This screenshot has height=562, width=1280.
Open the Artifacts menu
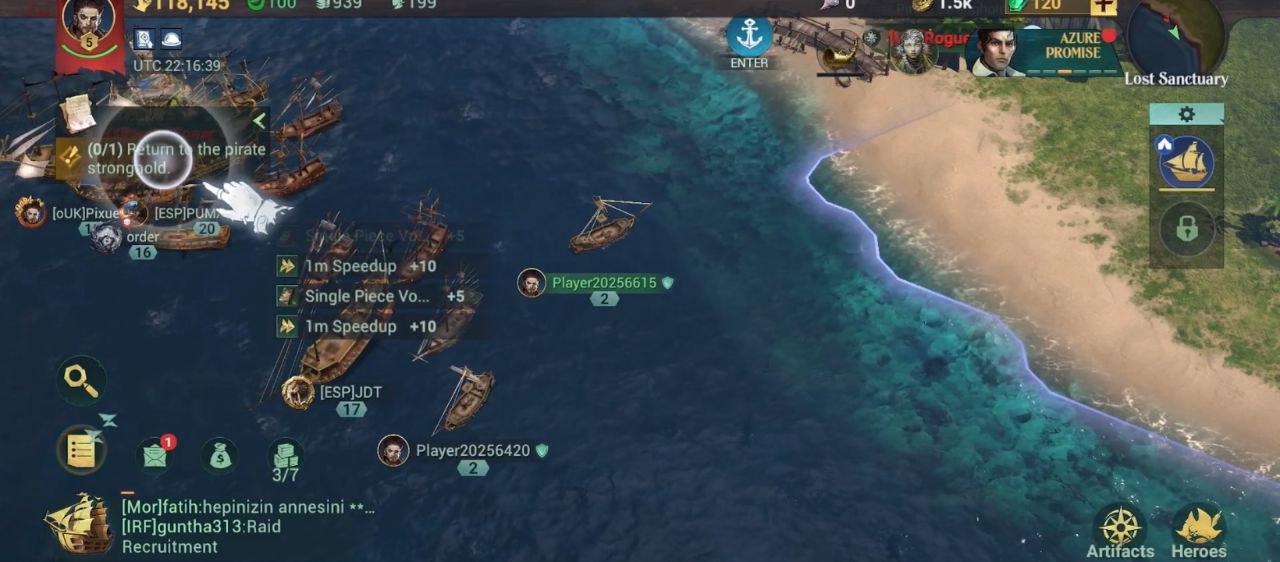coord(1120,530)
